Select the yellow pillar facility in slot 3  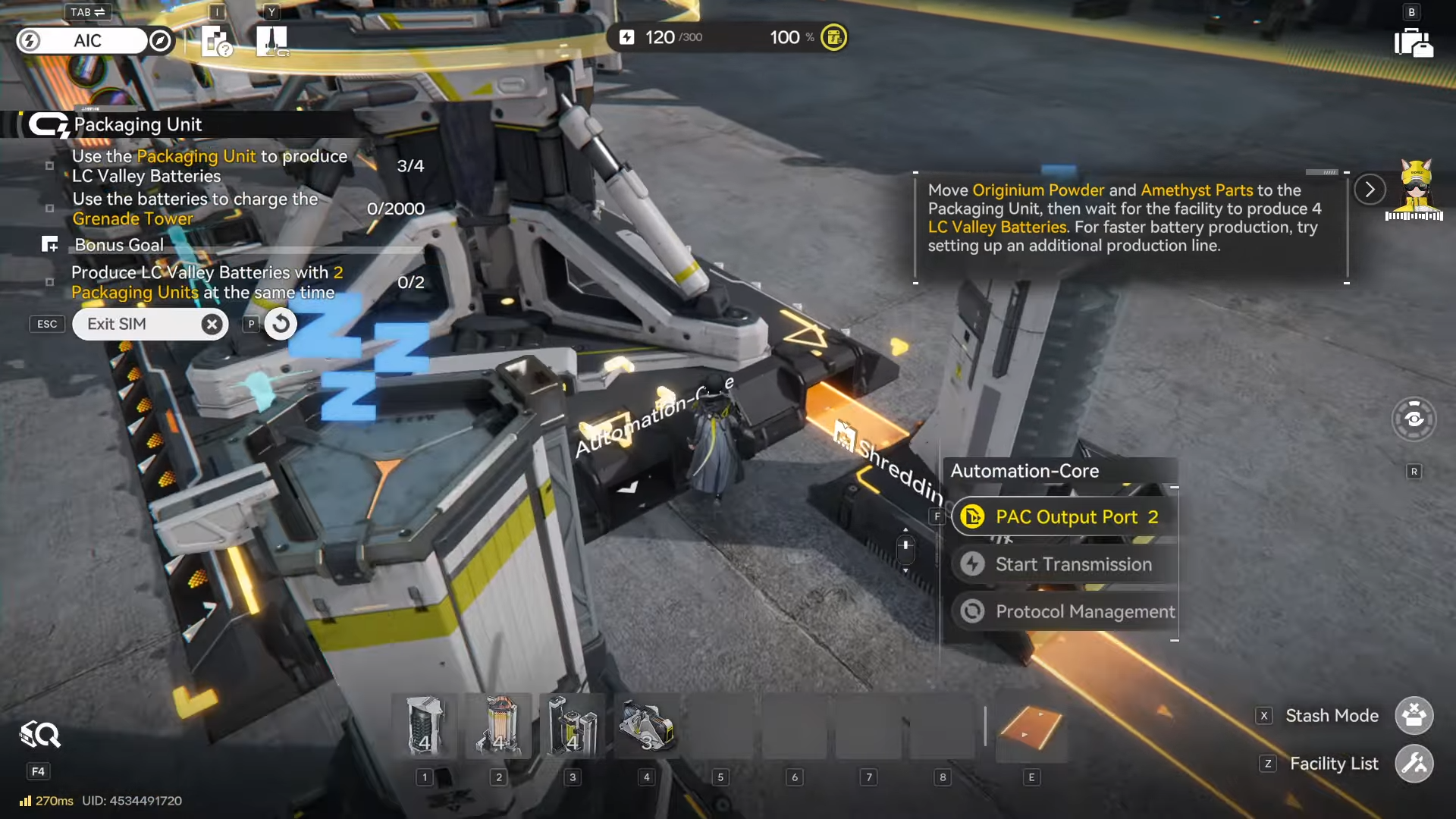tap(573, 726)
